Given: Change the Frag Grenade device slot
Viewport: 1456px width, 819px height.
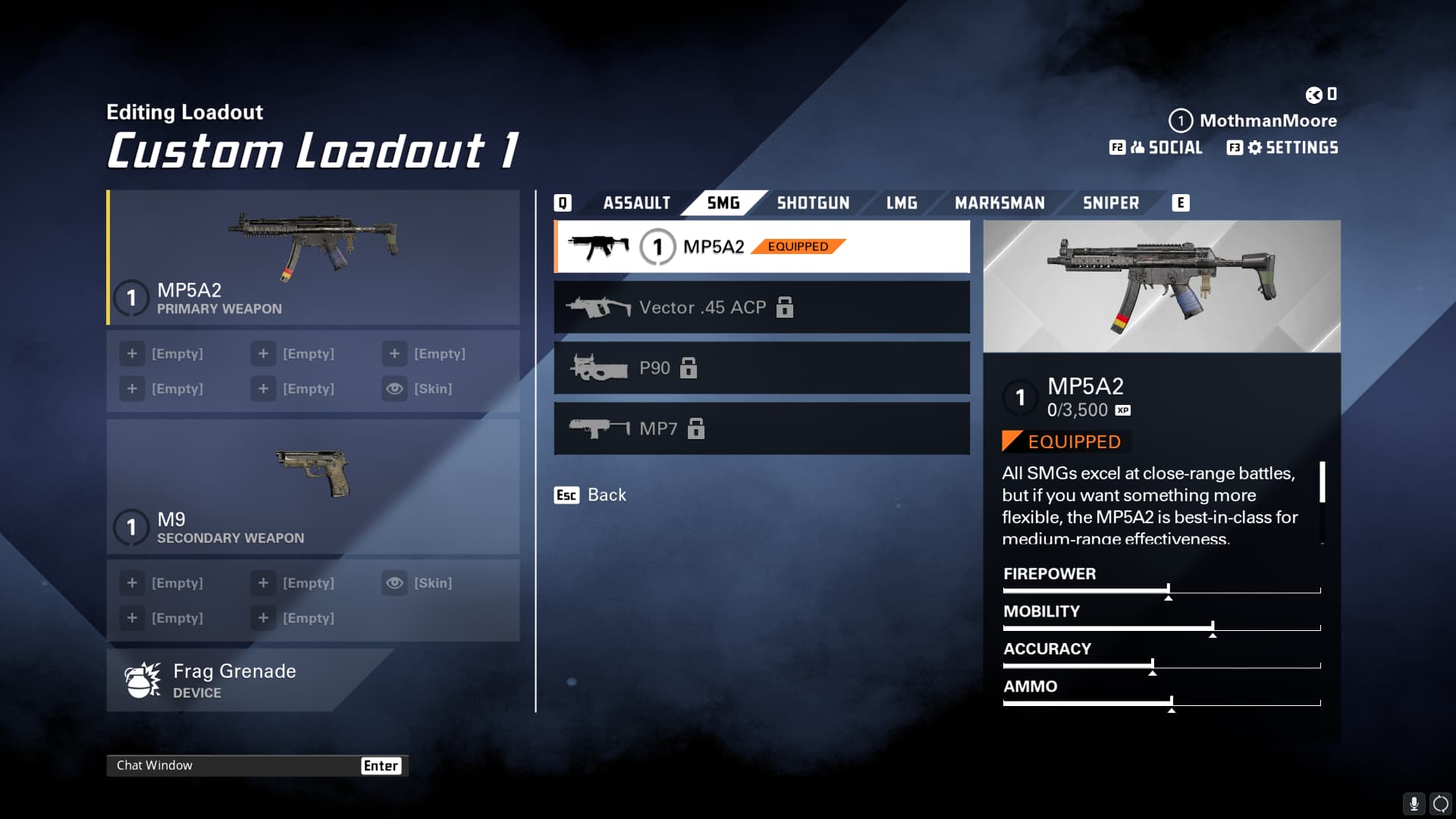Looking at the screenshot, I should [x=235, y=680].
